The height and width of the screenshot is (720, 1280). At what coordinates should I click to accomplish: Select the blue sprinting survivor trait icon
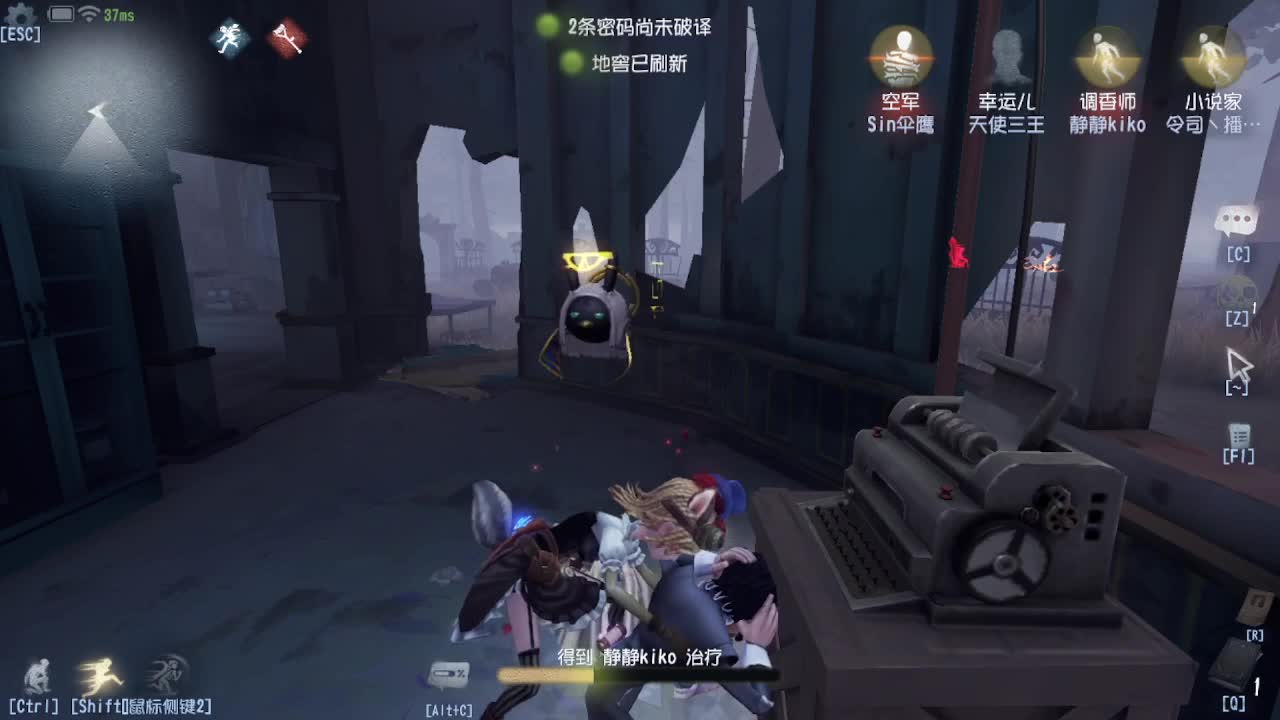(228, 37)
